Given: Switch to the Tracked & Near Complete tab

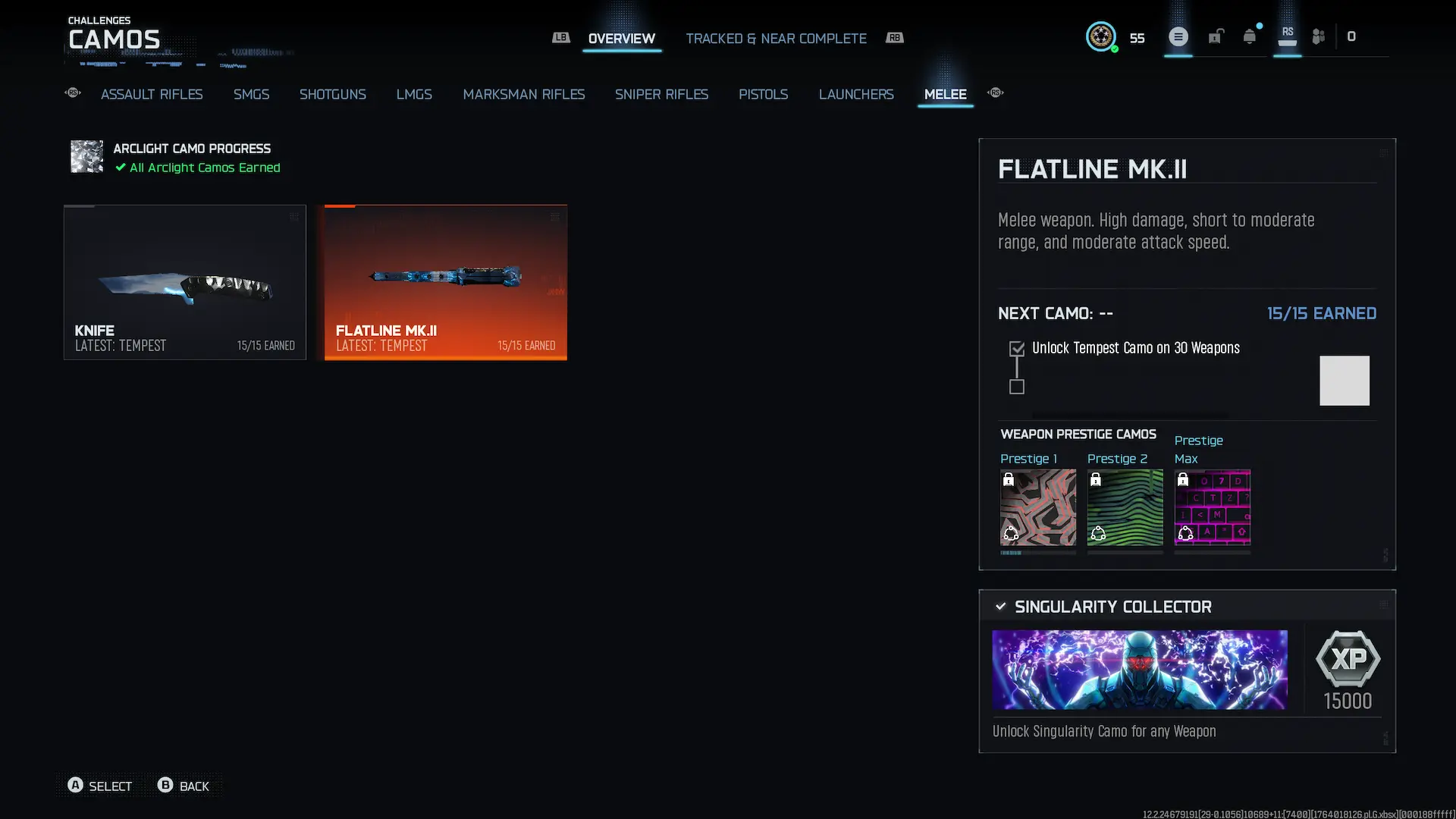Looking at the screenshot, I should pos(776,38).
